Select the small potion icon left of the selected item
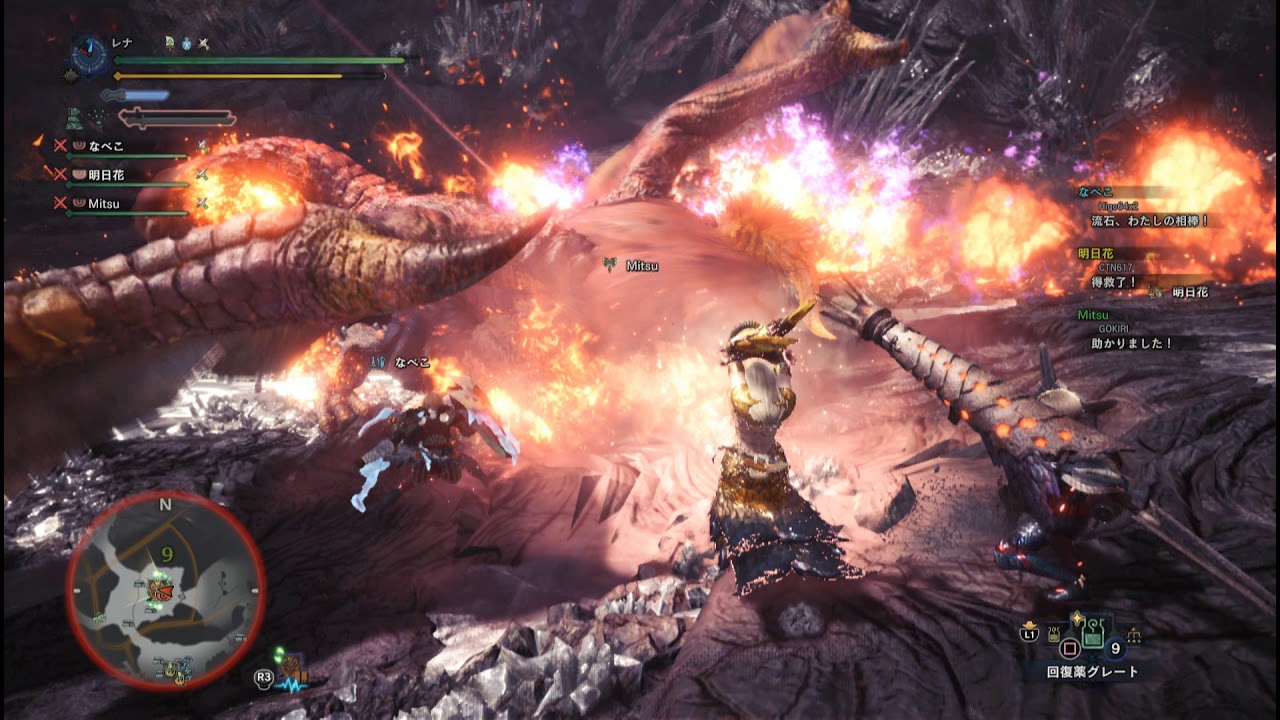1280x720 pixels. point(1054,635)
